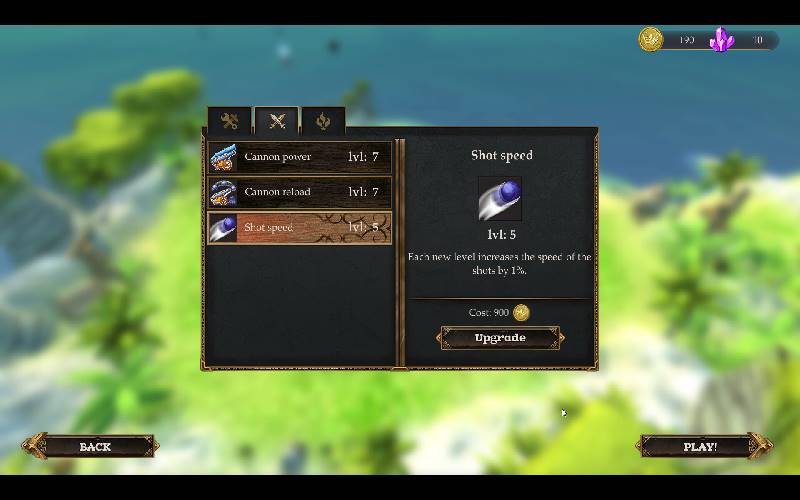Viewport: 800px width, 500px height.
Task: Select the Shot speed upgrade row
Action: click(x=299, y=227)
